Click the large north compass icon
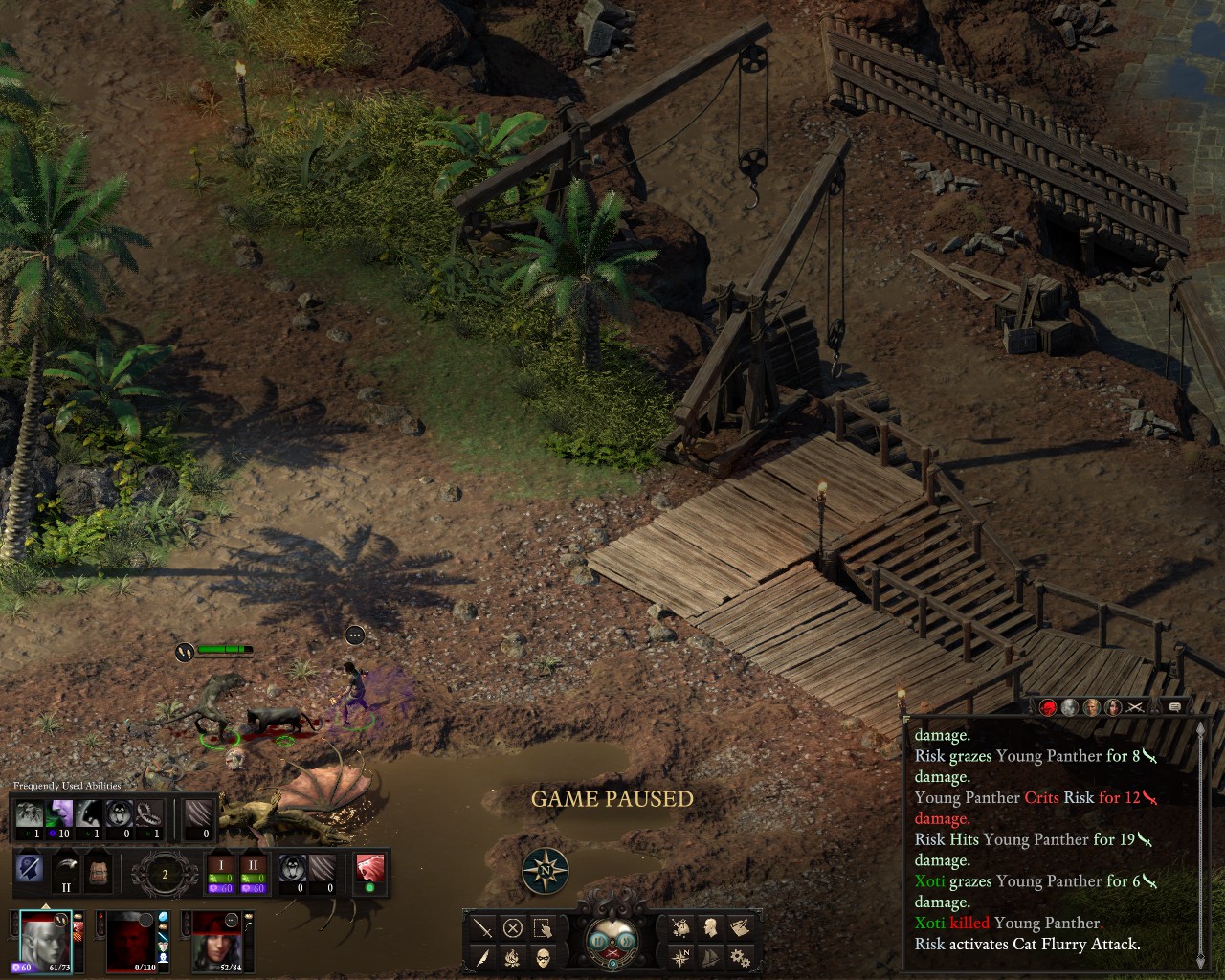Image resolution: width=1225 pixels, height=980 pixels. pyautogui.click(x=546, y=871)
